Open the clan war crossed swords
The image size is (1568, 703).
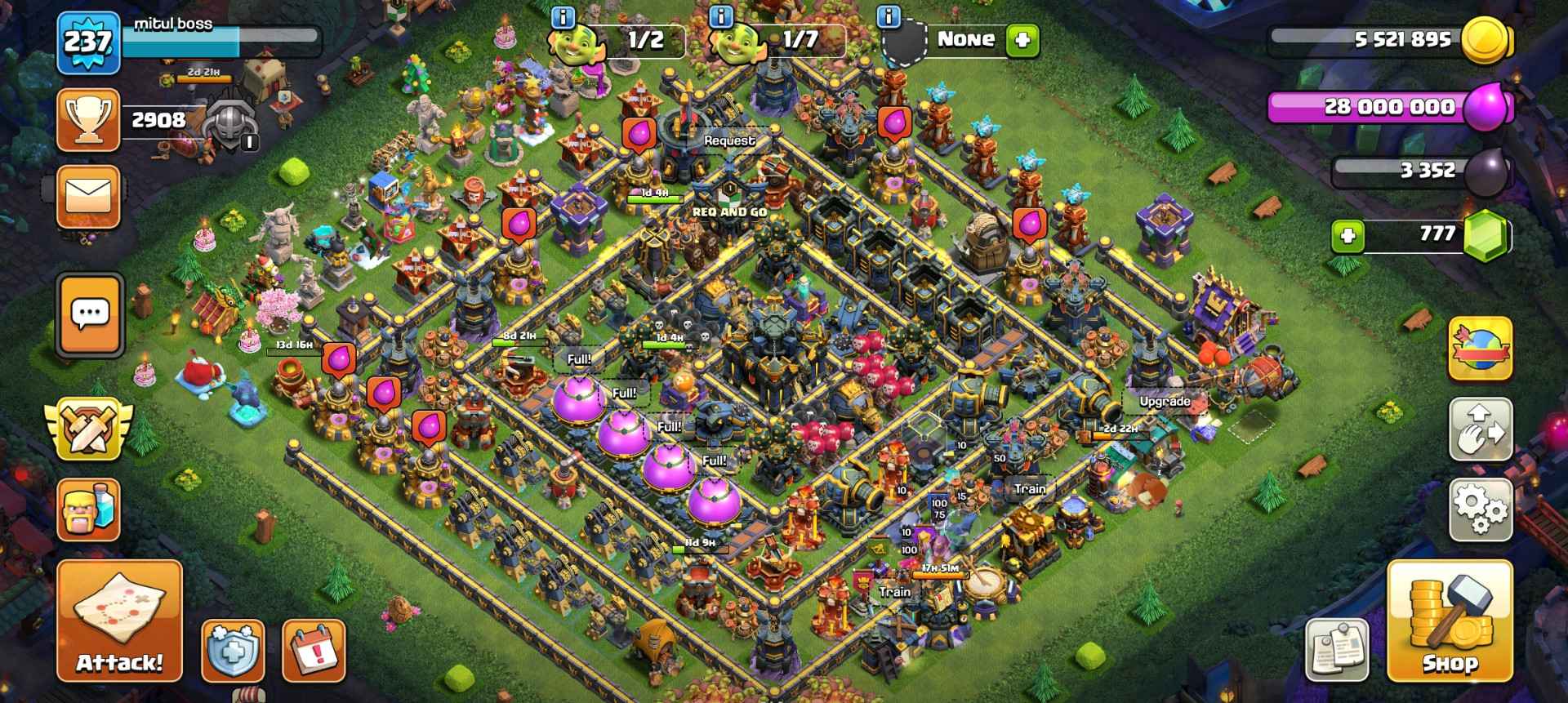point(87,429)
